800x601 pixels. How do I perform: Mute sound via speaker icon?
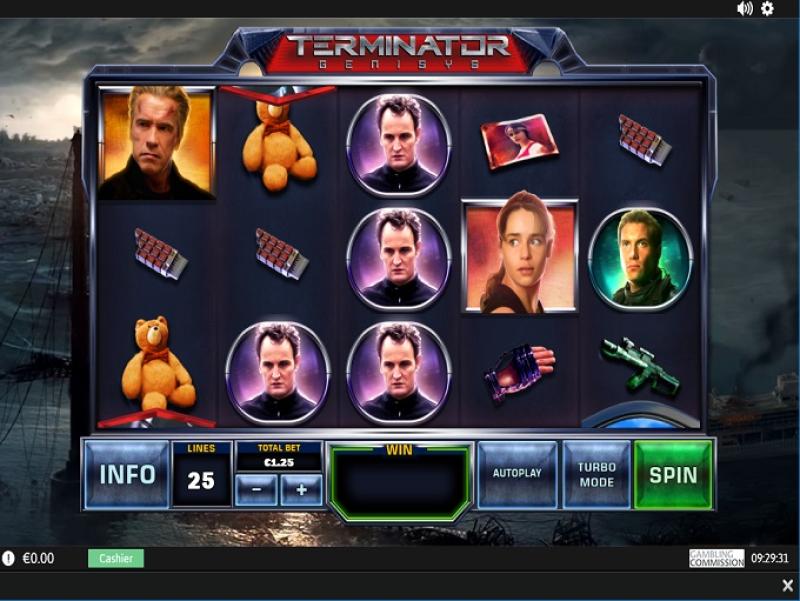coord(745,9)
